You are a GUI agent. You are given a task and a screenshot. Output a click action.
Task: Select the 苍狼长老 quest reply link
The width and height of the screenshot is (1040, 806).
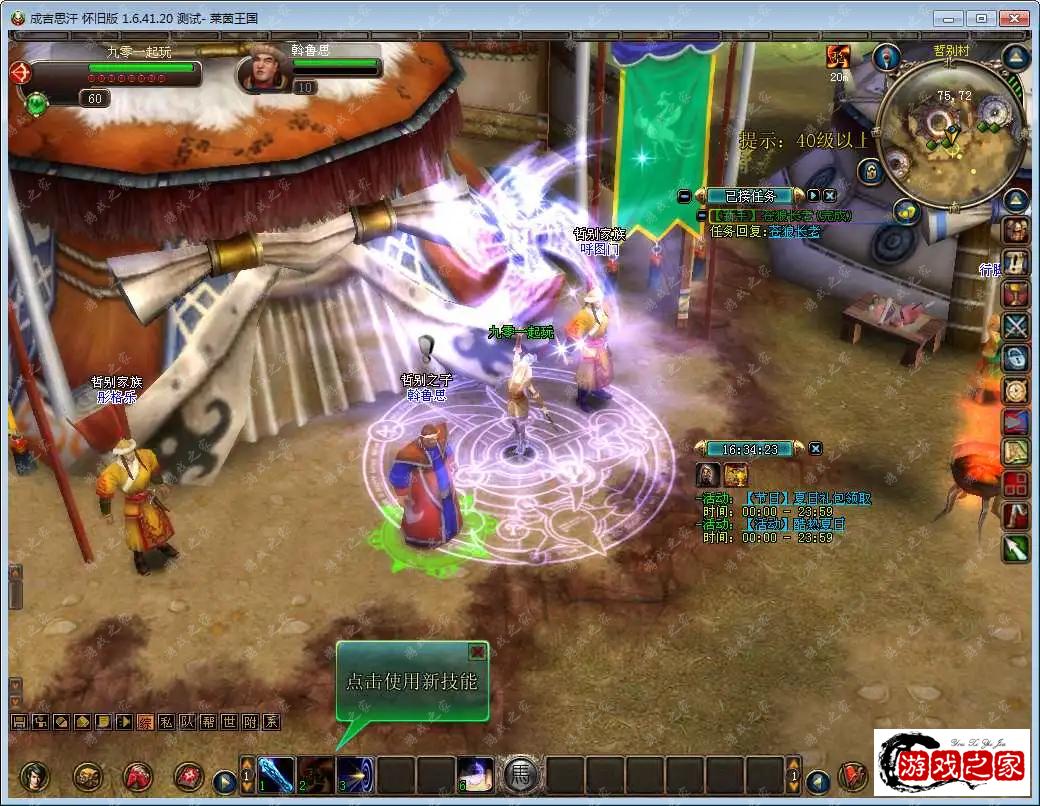(795, 231)
